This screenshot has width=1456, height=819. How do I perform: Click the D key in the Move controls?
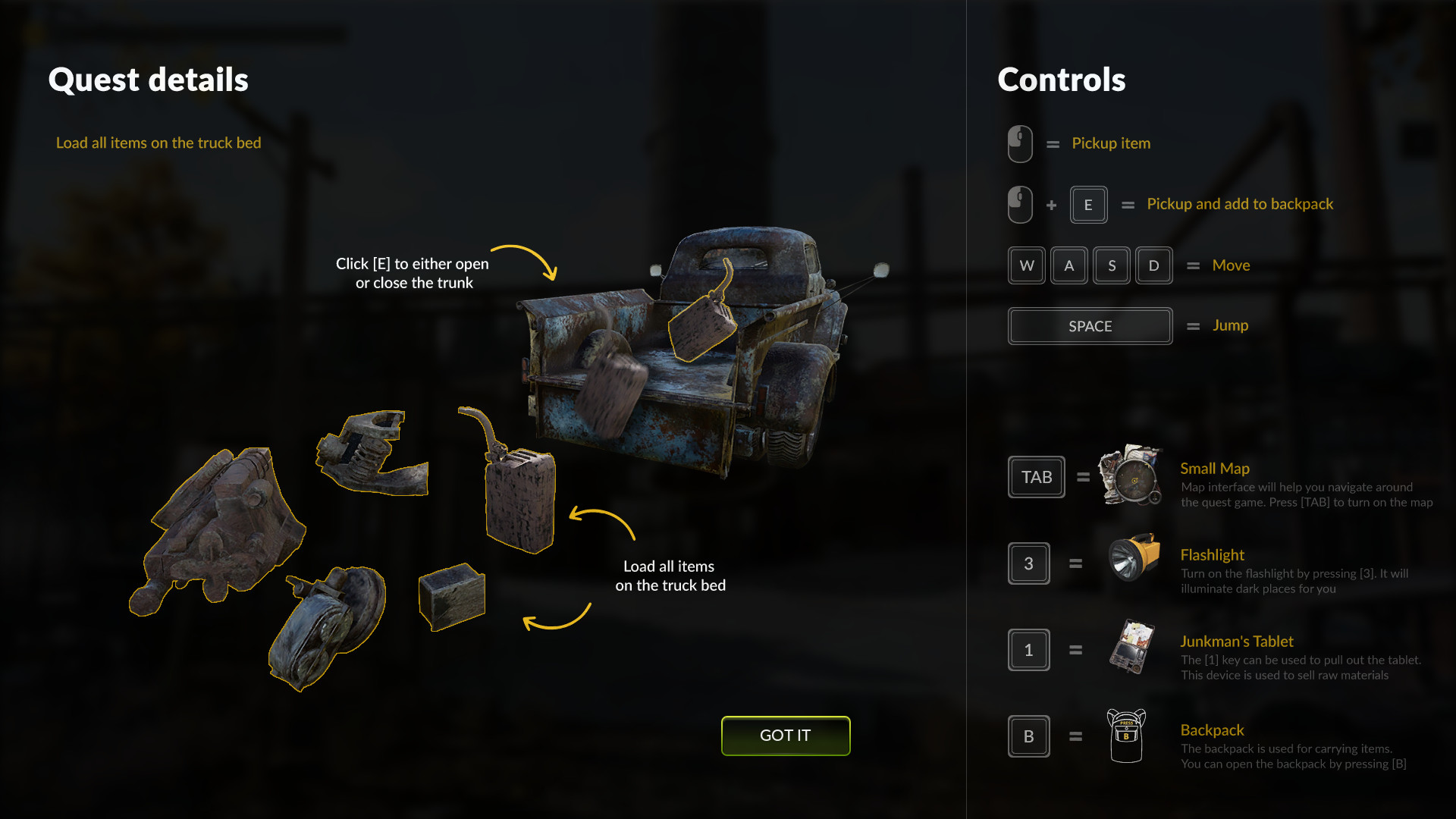(x=1153, y=265)
